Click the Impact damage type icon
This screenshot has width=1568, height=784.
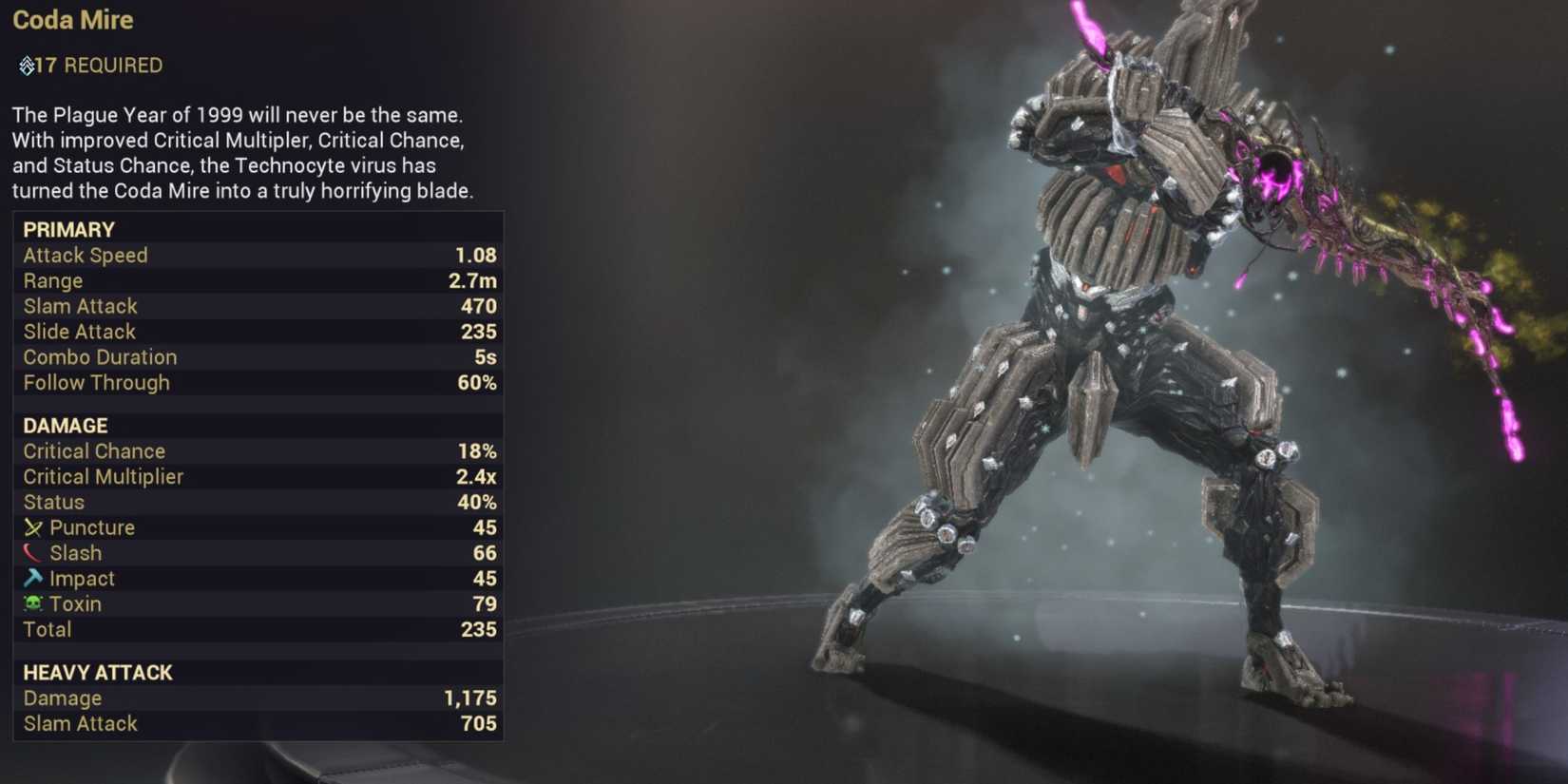tap(32, 578)
